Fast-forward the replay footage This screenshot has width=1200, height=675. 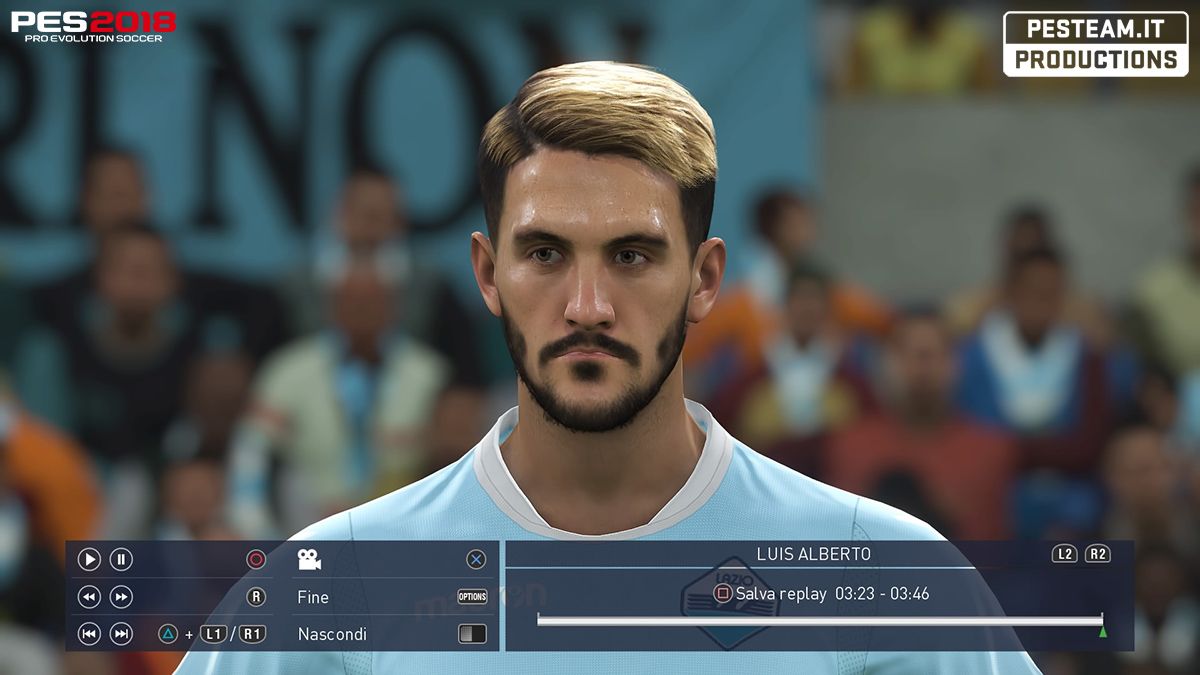[x=121, y=597]
